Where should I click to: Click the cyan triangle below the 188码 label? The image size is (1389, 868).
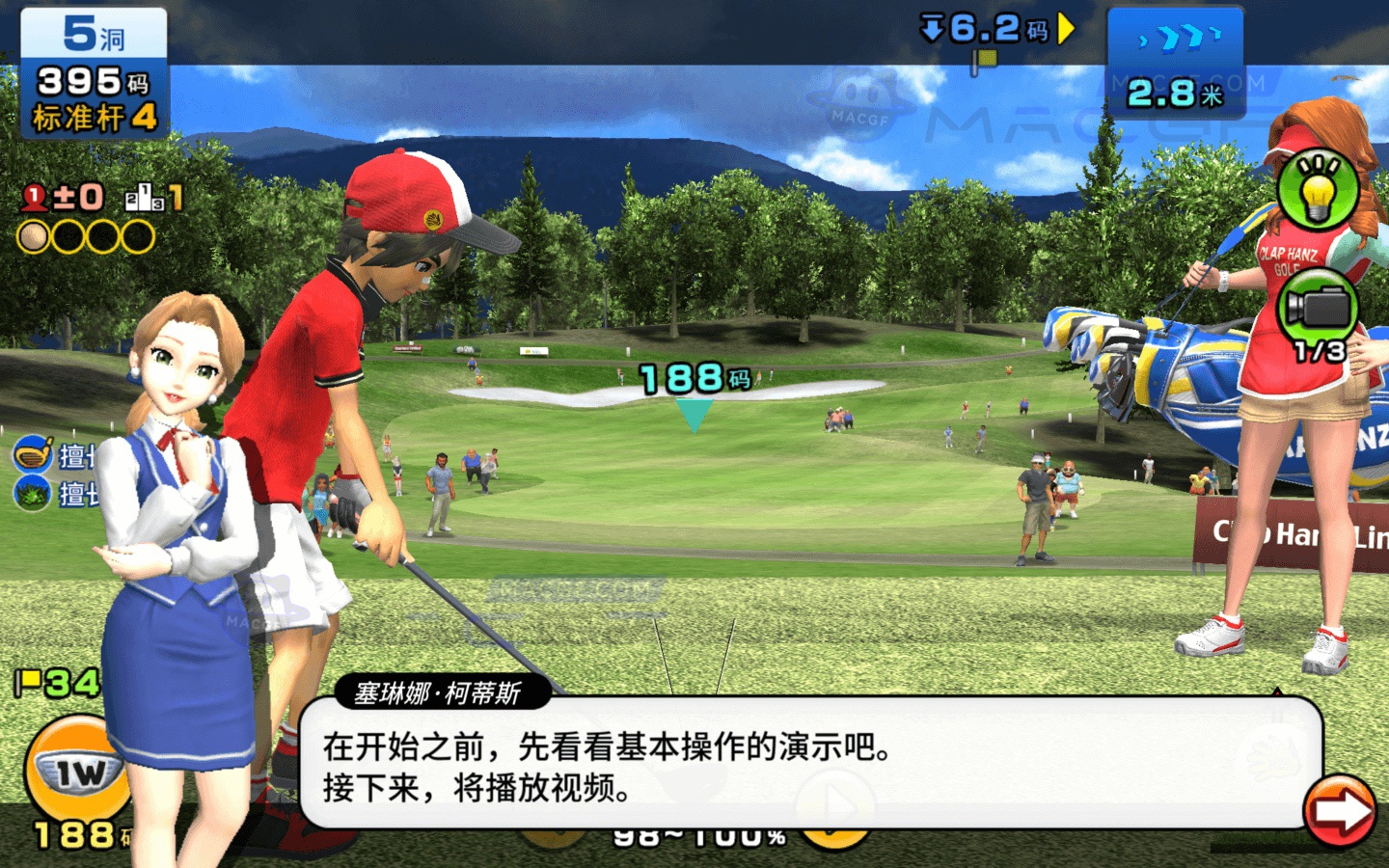pyautogui.click(x=693, y=415)
